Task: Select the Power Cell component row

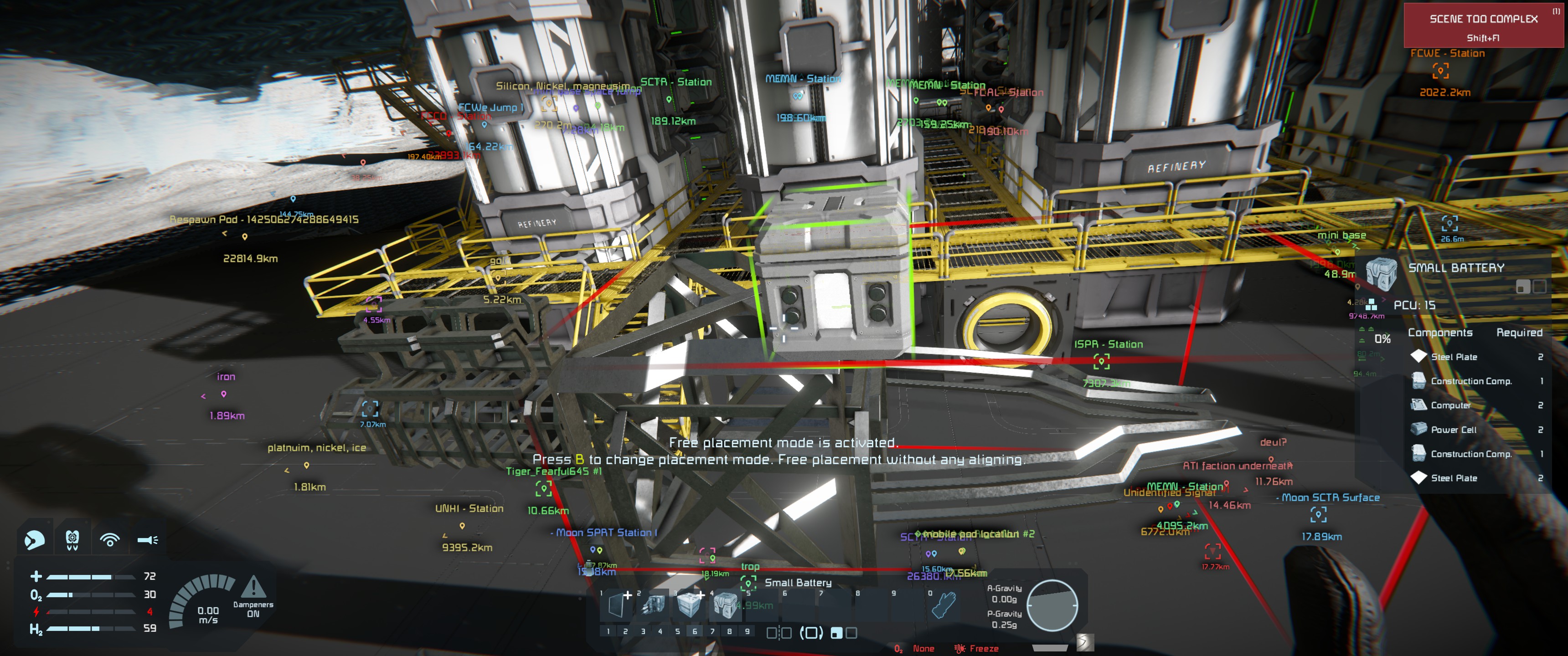Action: click(x=1475, y=430)
